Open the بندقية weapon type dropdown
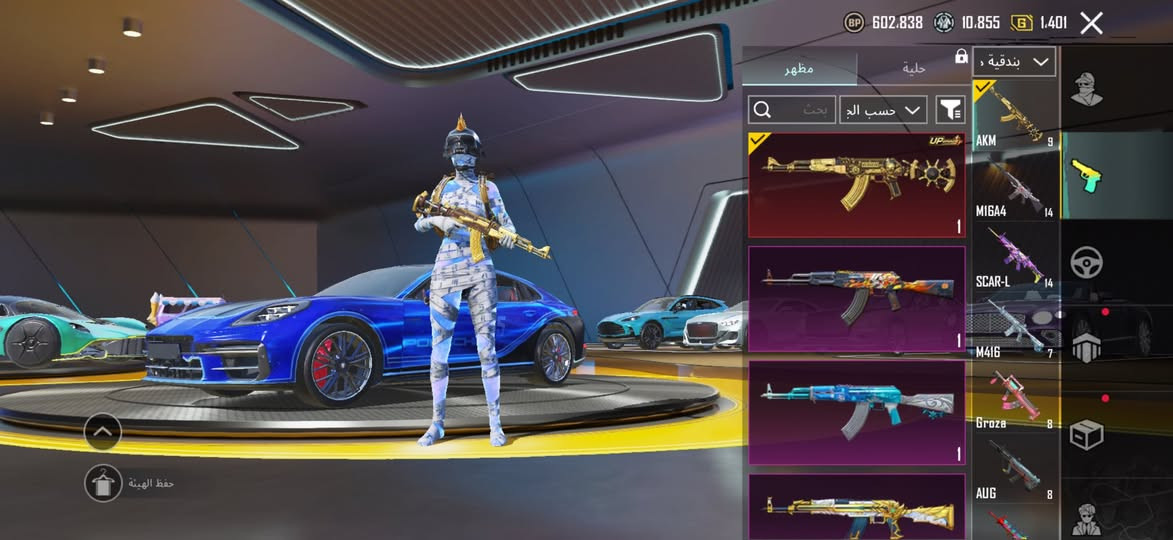 (x=1014, y=61)
